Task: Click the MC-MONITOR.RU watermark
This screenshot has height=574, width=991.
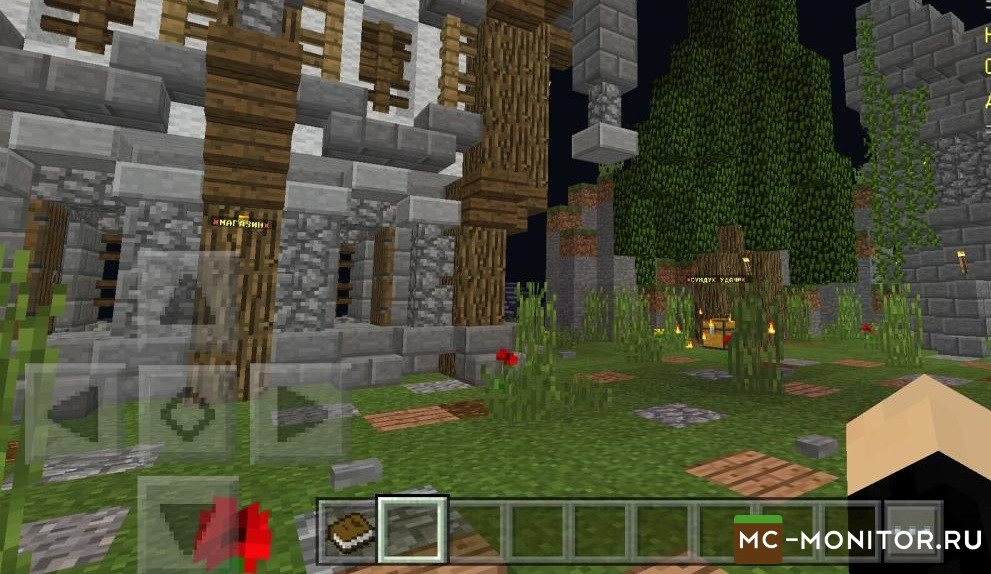Action: click(x=859, y=541)
